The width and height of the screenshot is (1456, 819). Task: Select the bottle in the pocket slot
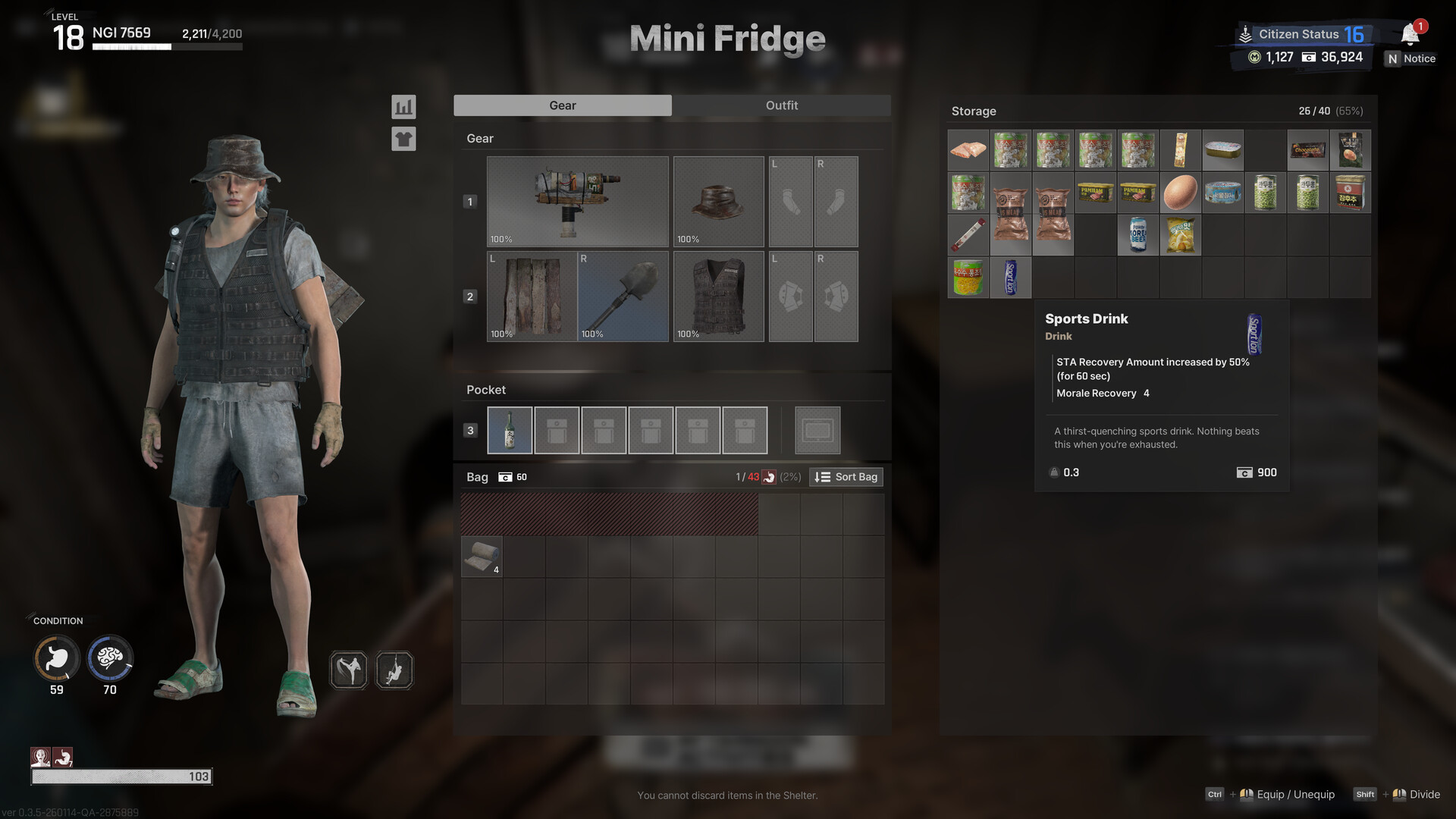point(510,430)
